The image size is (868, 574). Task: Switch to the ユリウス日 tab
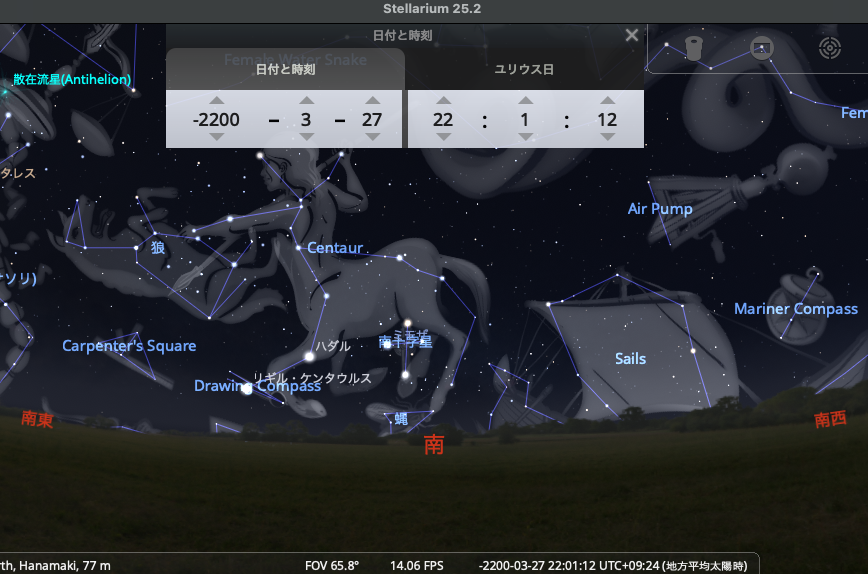click(524, 70)
